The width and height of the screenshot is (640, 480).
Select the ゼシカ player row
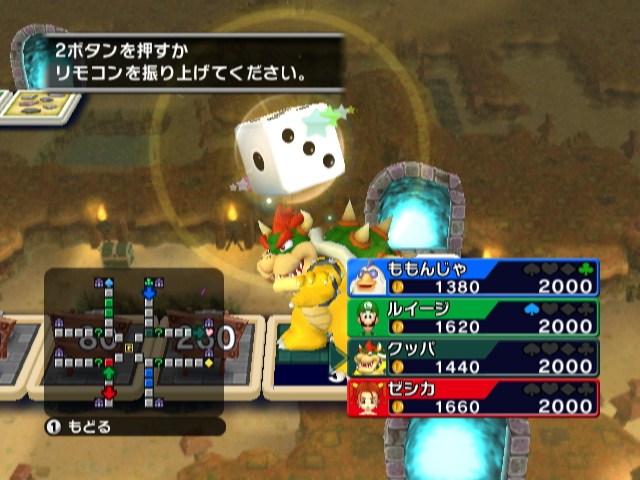[x=474, y=398]
